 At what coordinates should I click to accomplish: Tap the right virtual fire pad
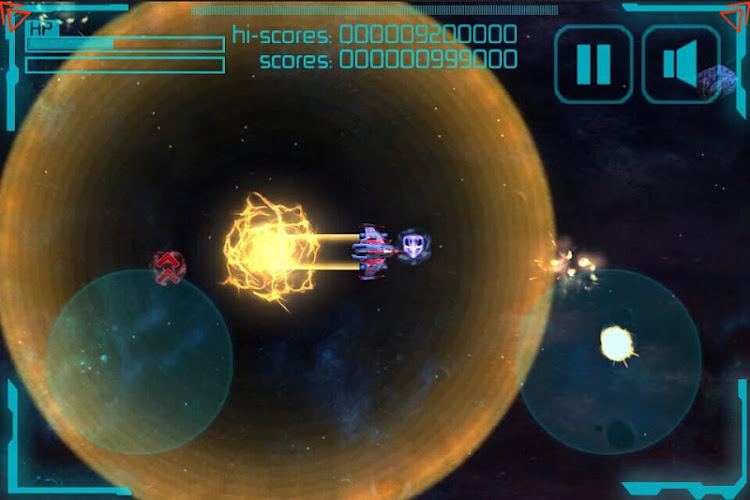pos(610,361)
